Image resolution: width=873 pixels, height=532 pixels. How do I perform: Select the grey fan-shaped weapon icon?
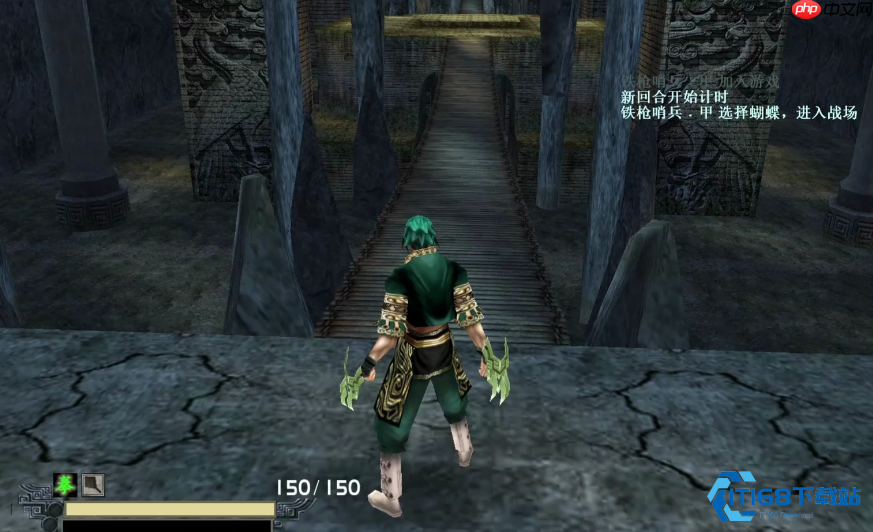(92, 485)
